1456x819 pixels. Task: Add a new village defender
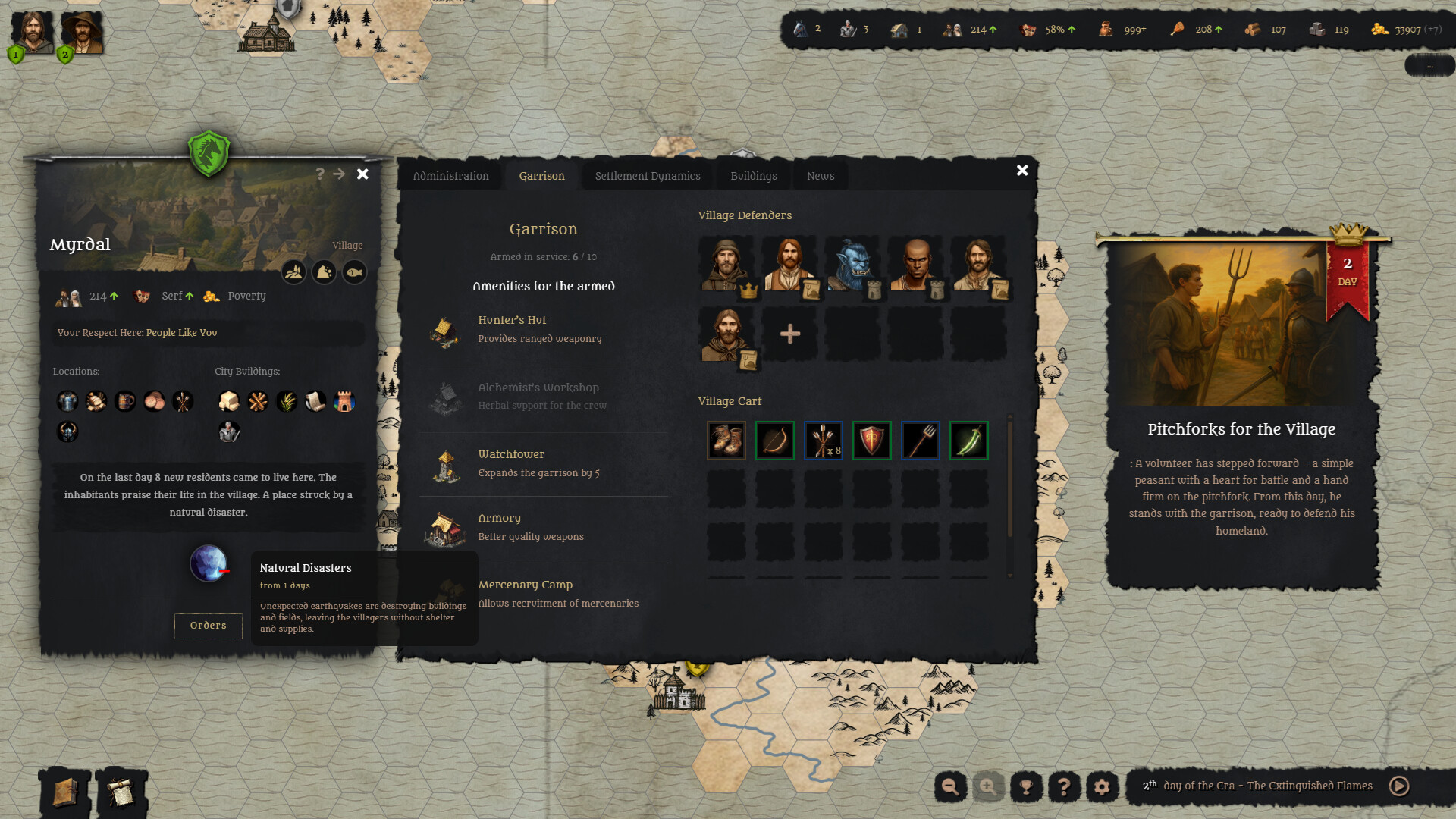pyautogui.click(x=789, y=334)
